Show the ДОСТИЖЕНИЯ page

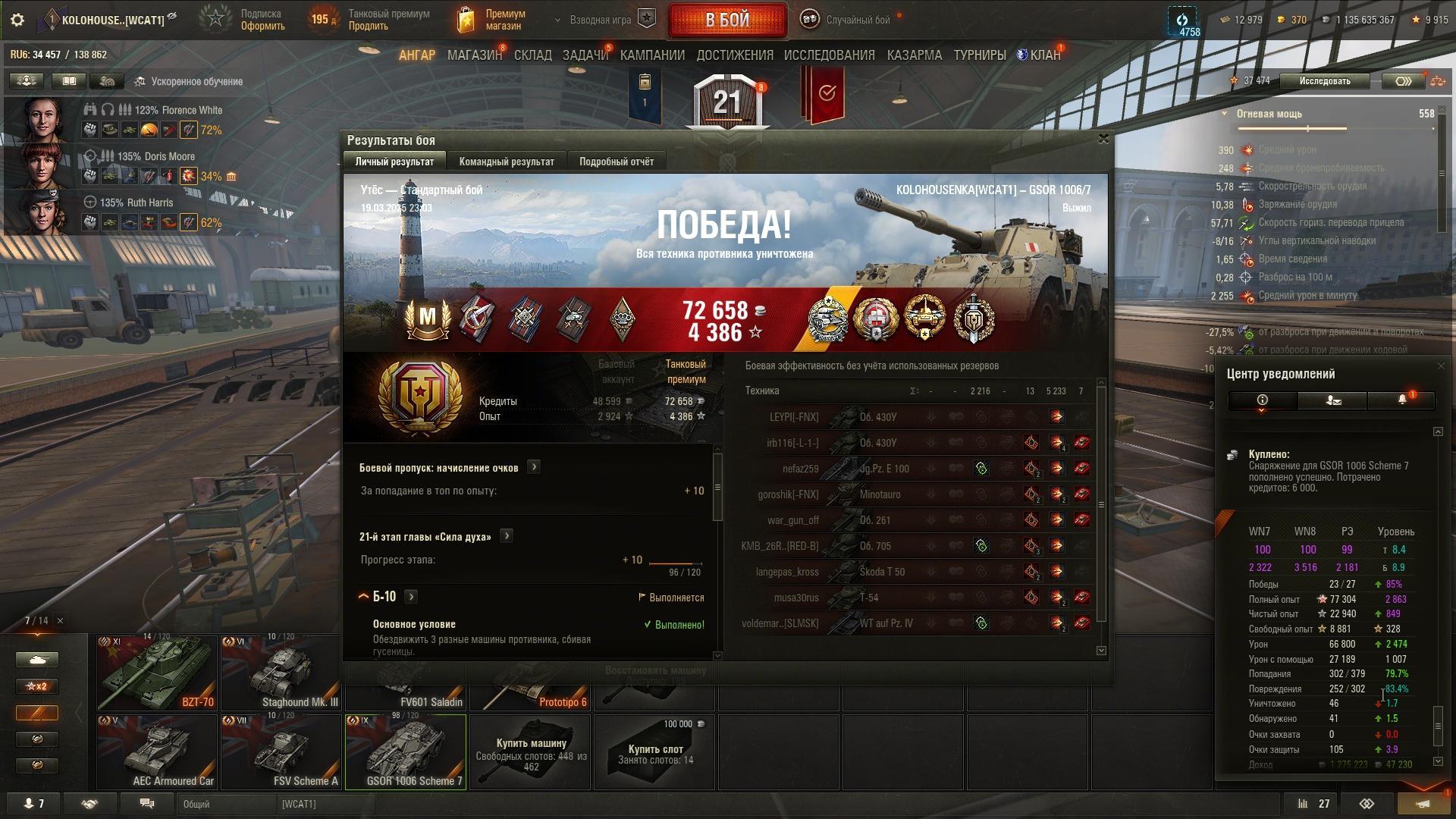(734, 55)
